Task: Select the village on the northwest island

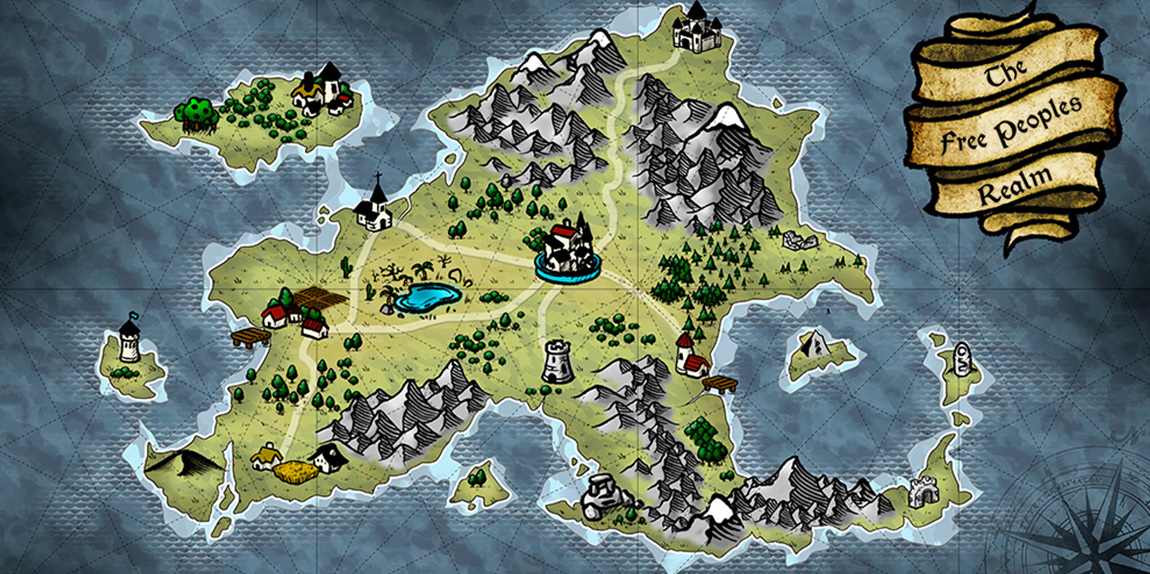Action: pos(323,88)
